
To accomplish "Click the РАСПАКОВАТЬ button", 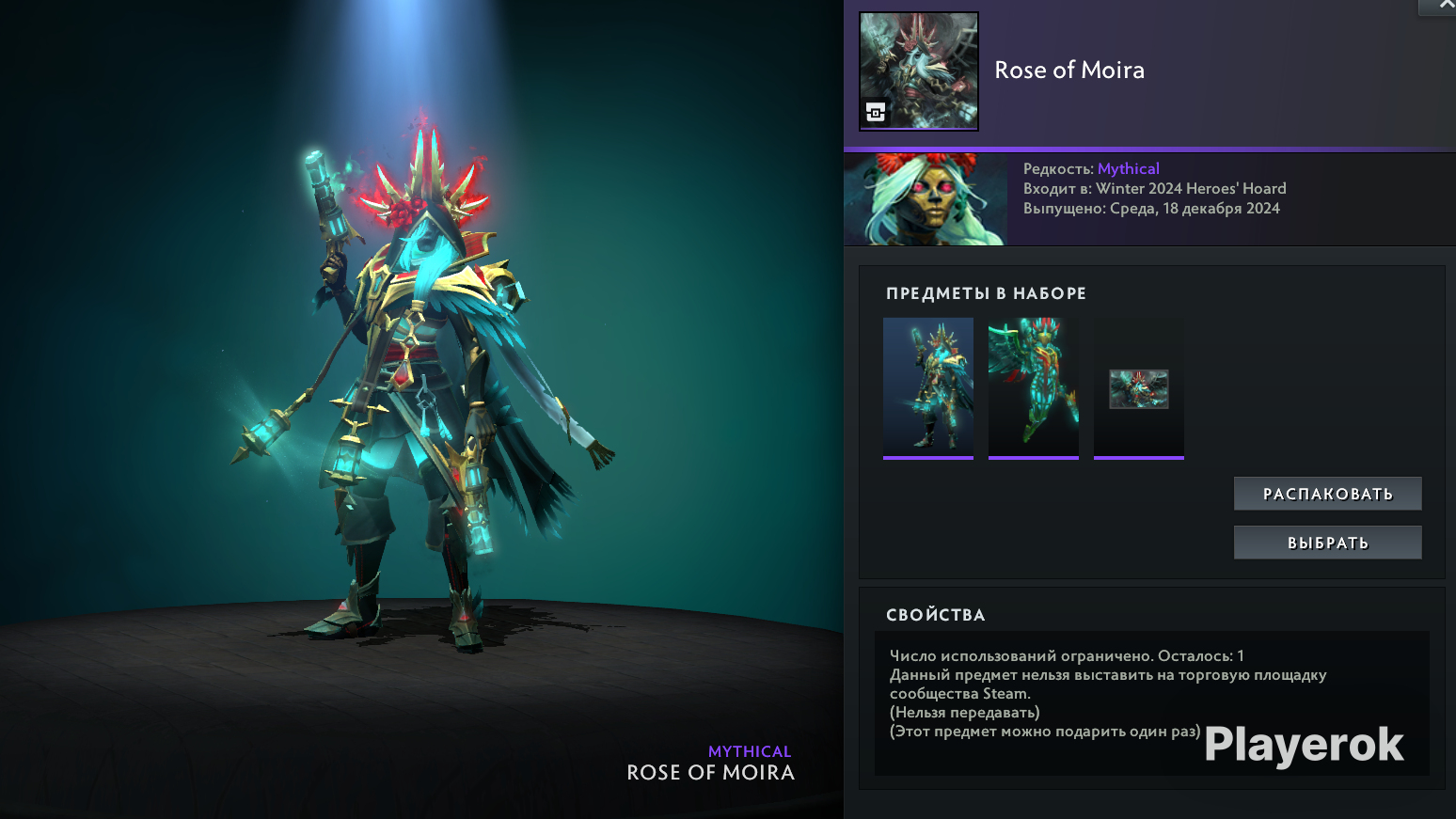I will (x=1327, y=494).
